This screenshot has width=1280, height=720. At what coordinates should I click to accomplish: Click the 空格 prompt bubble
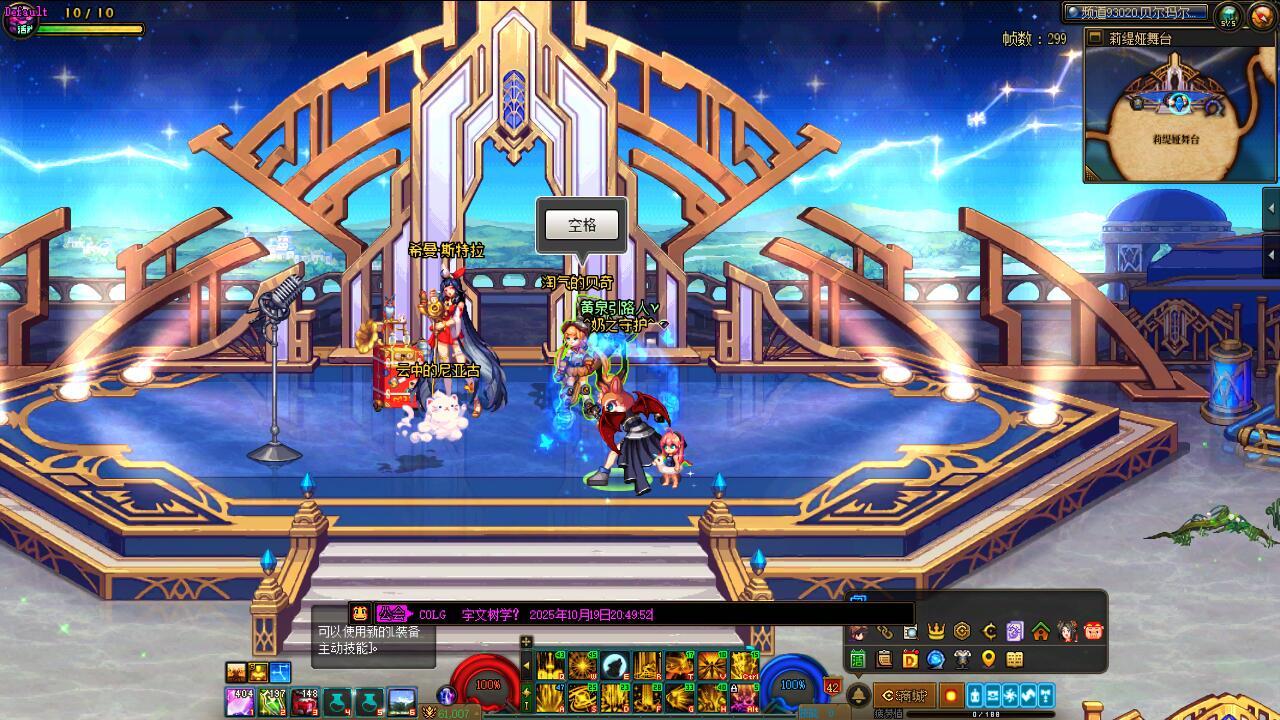coord(582,225)
